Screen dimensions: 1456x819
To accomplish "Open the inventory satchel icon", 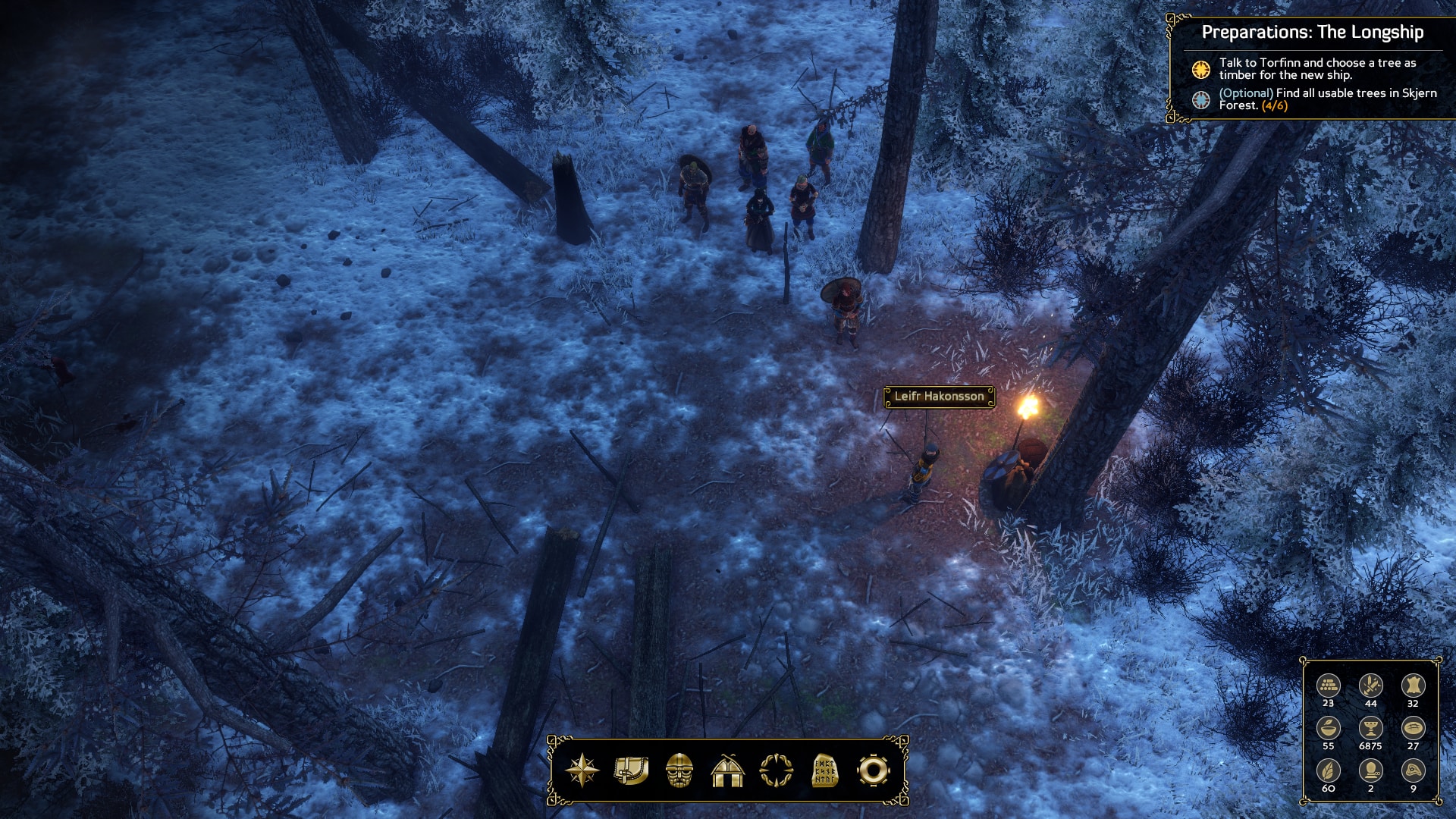I will tap(631, 770).
